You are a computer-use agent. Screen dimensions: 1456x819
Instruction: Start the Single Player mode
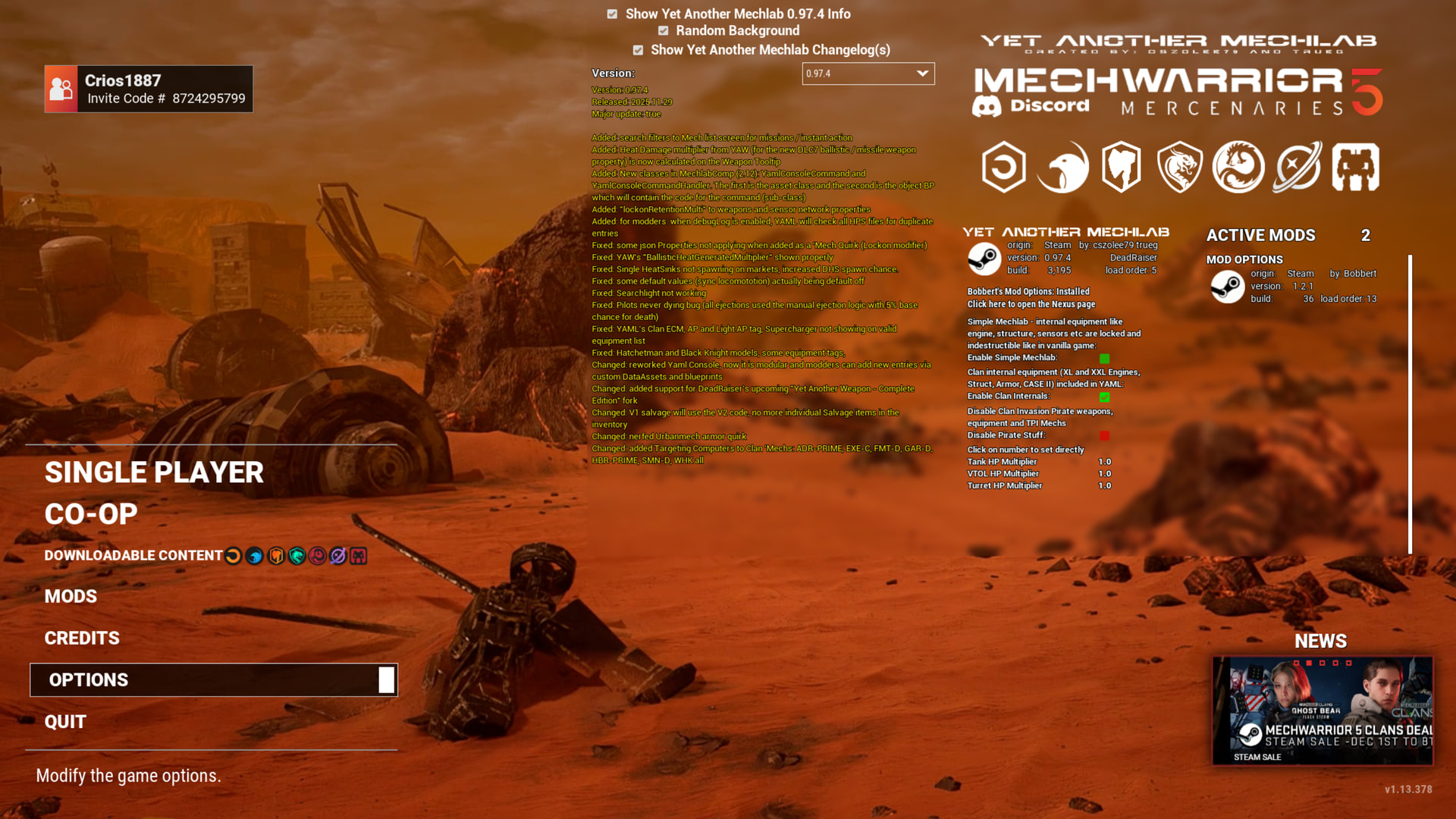[x=154, y=472]
